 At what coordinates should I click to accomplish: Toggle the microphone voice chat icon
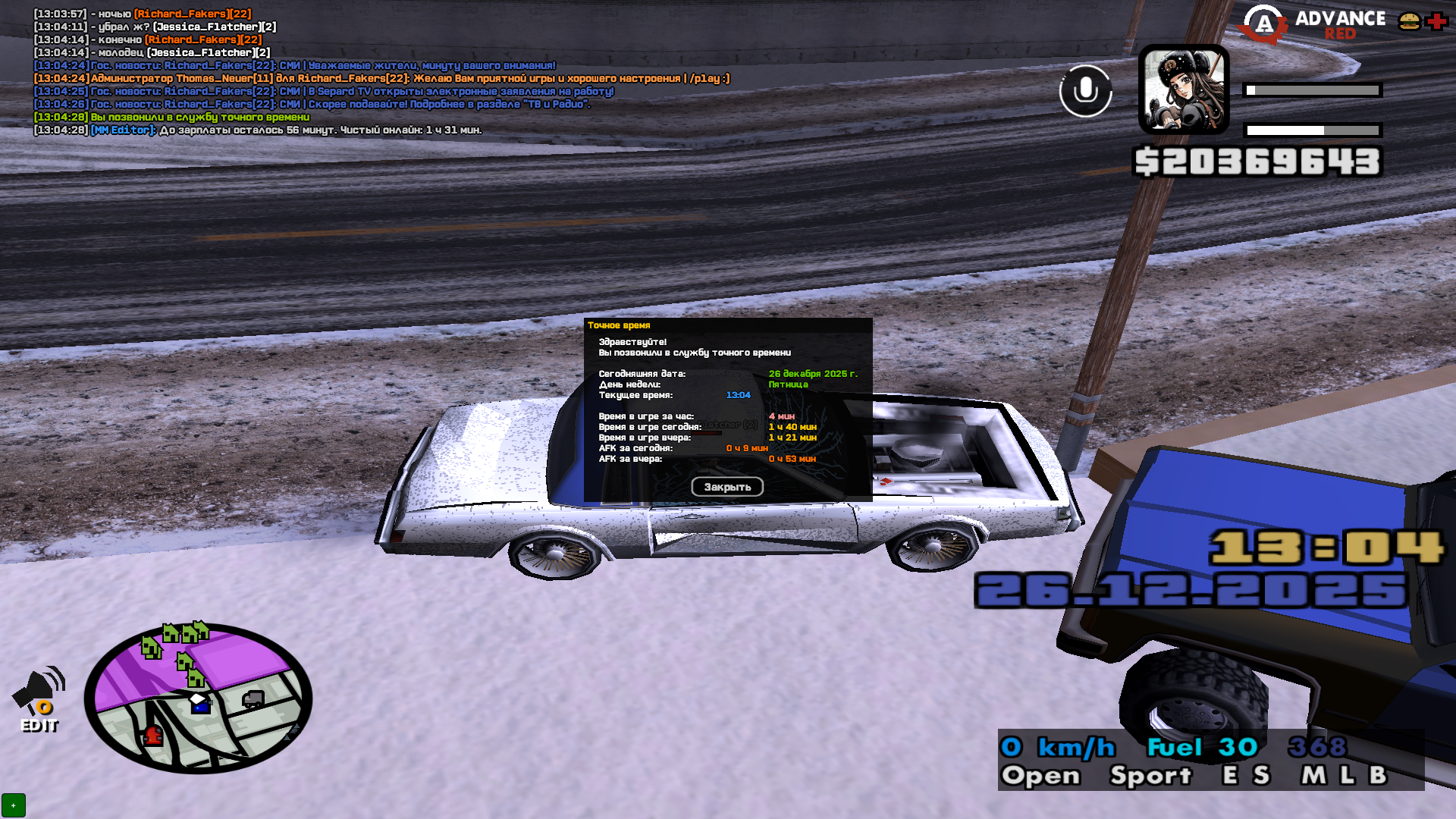(x=1085, y=91)
